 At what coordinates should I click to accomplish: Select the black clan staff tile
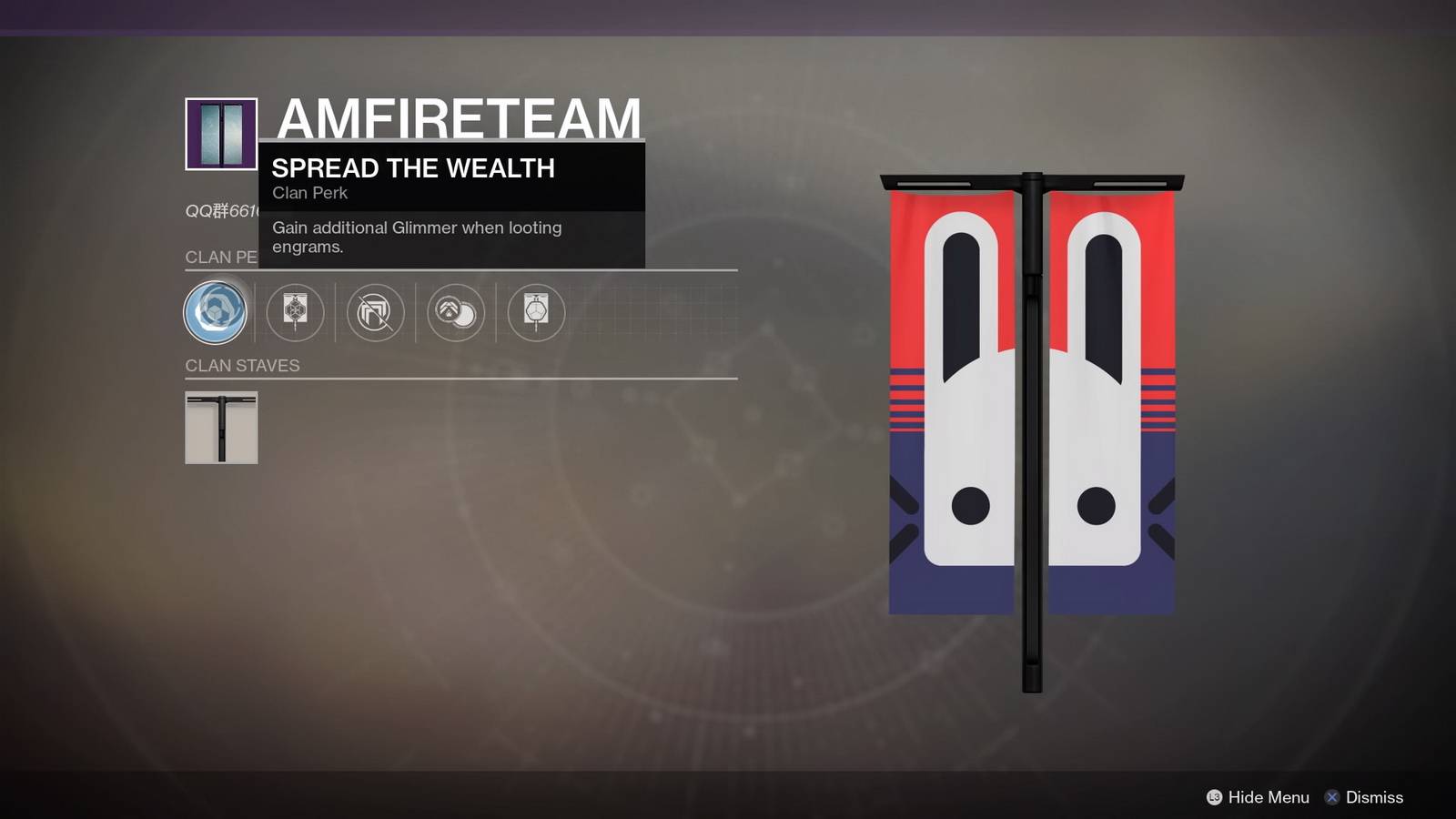coord(221,428)
